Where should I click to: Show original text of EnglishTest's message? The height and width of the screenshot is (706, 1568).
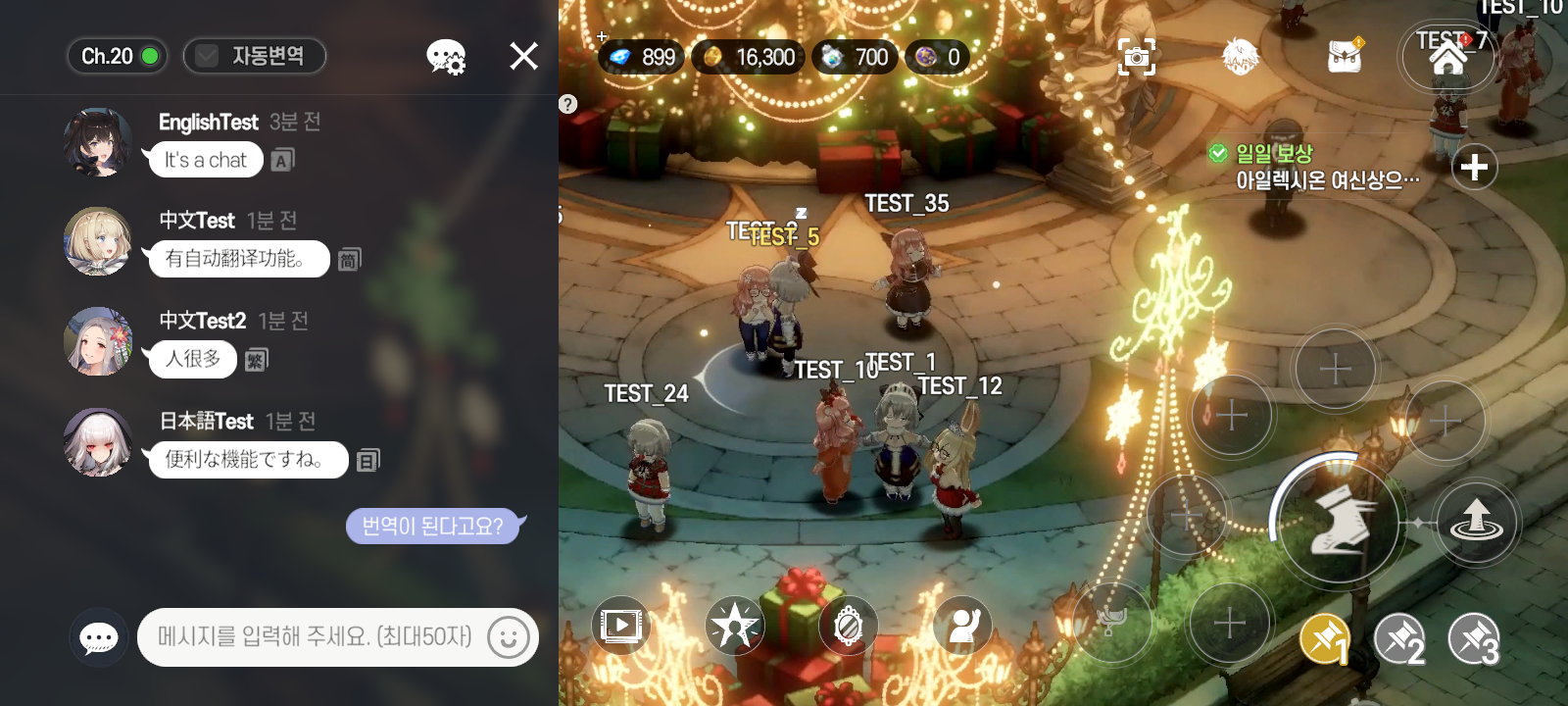283,160
